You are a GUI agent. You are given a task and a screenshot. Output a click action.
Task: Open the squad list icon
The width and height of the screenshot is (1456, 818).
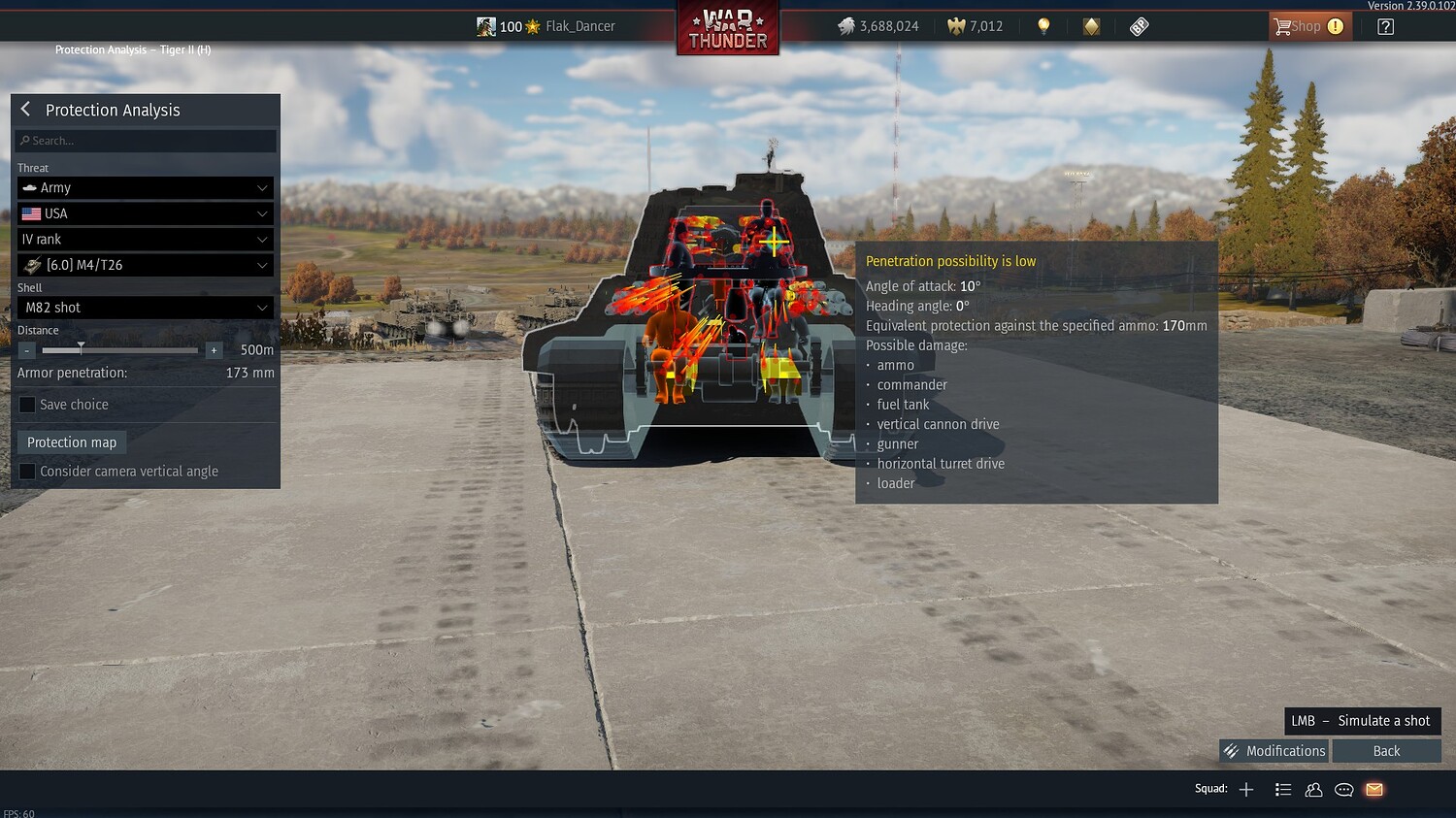click(1283, 790)
